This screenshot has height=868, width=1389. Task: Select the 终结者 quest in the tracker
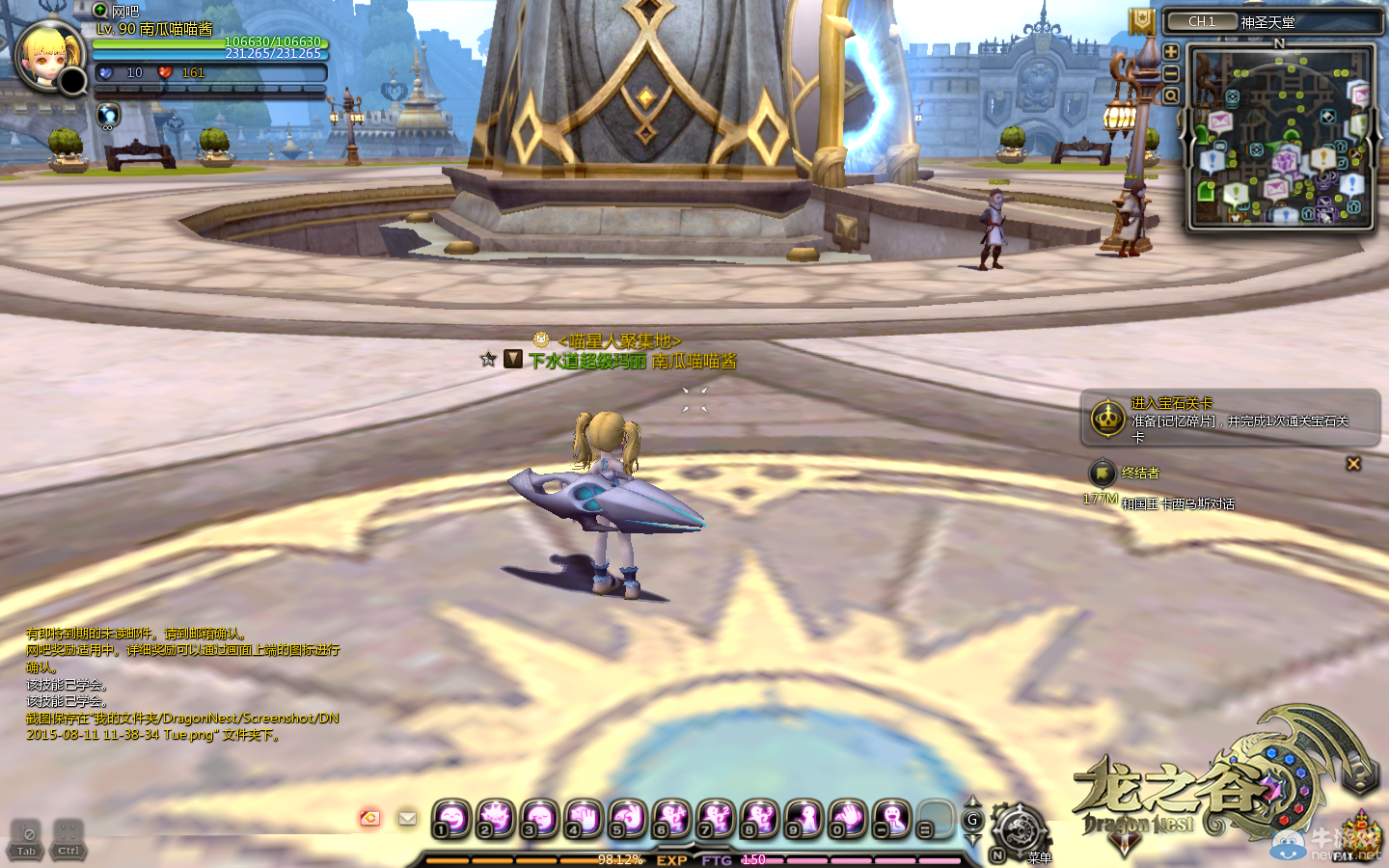pos(1139,473)
